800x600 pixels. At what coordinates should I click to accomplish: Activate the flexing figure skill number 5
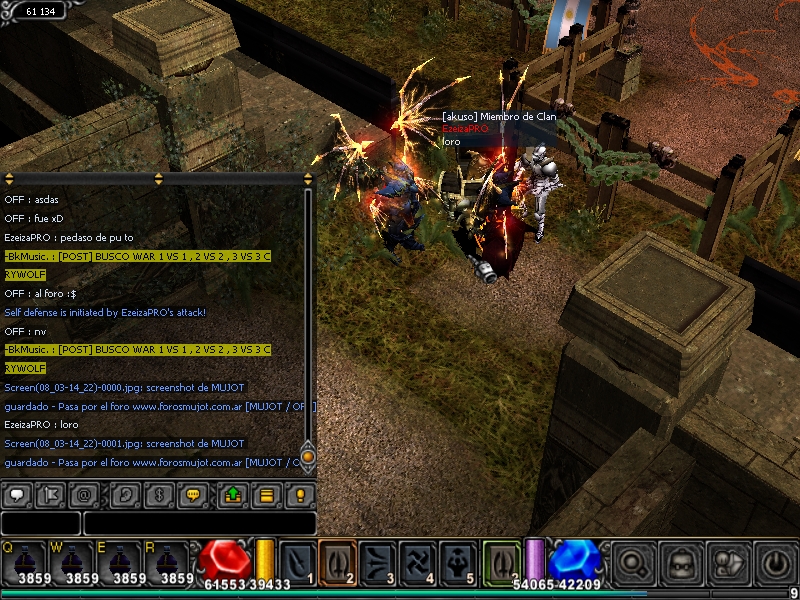[458, 562]
